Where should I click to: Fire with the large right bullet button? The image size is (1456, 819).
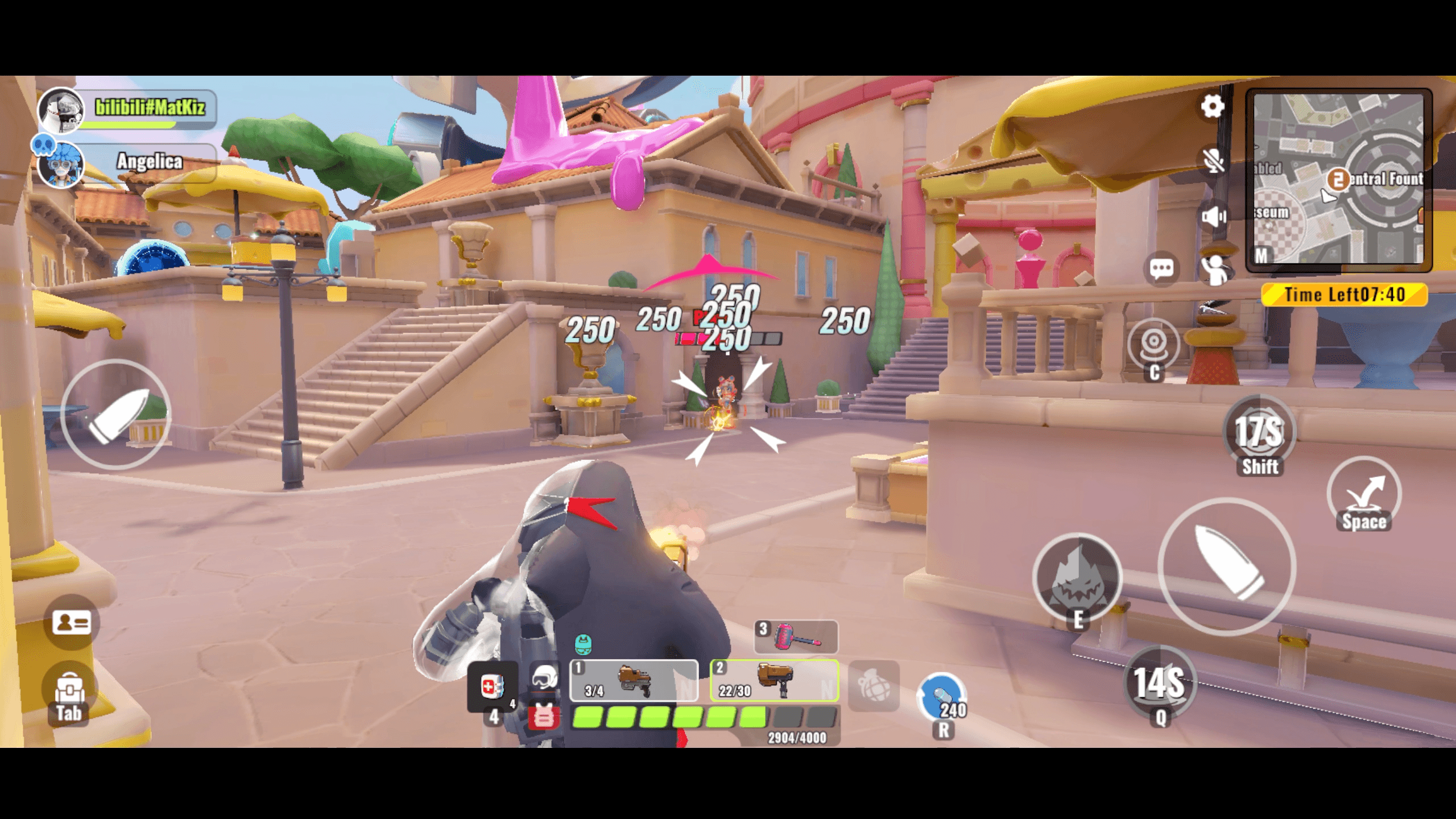click(x=1227, y=565)
